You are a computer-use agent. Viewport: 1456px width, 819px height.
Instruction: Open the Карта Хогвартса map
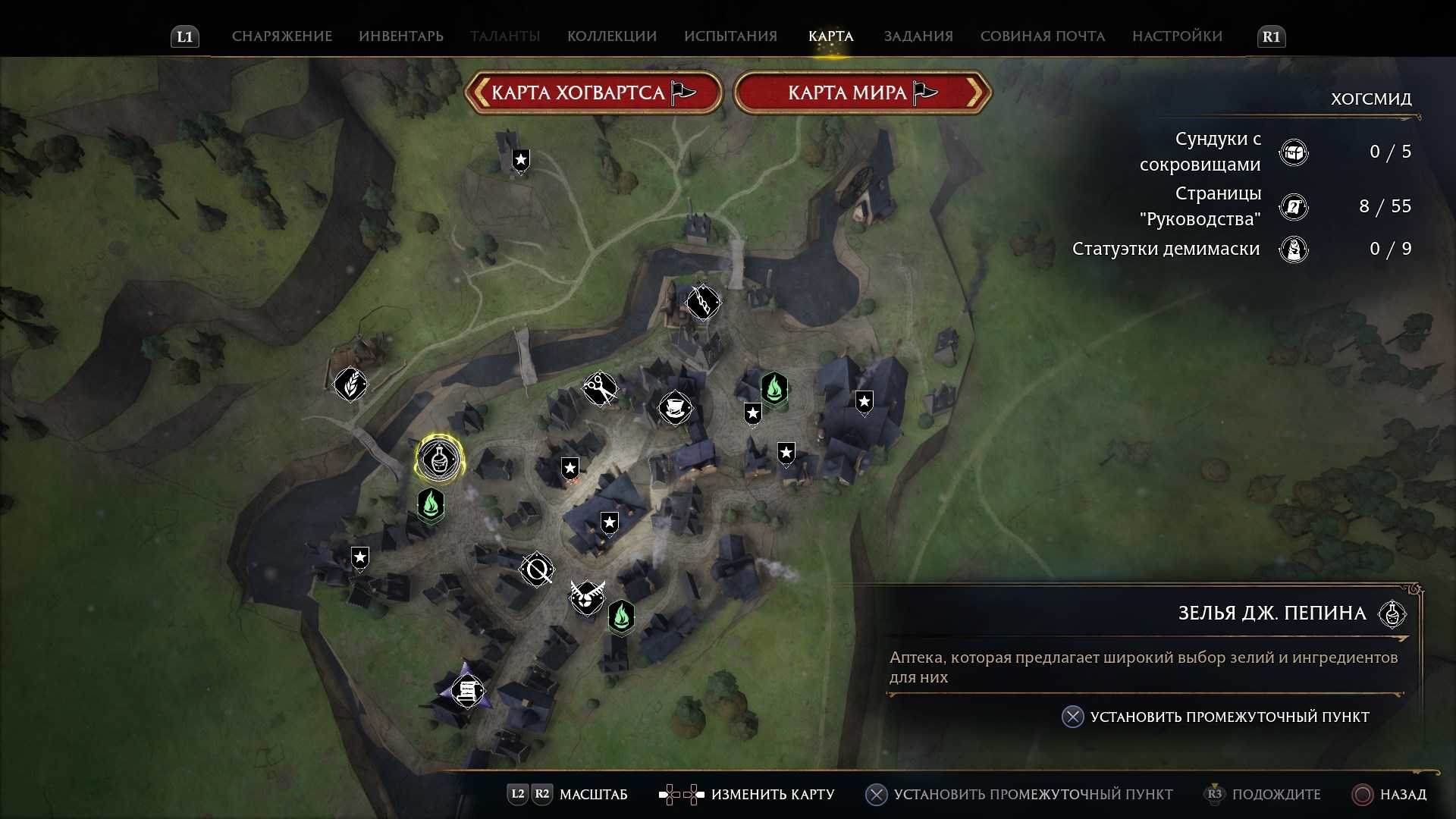[x=593, y=93]
